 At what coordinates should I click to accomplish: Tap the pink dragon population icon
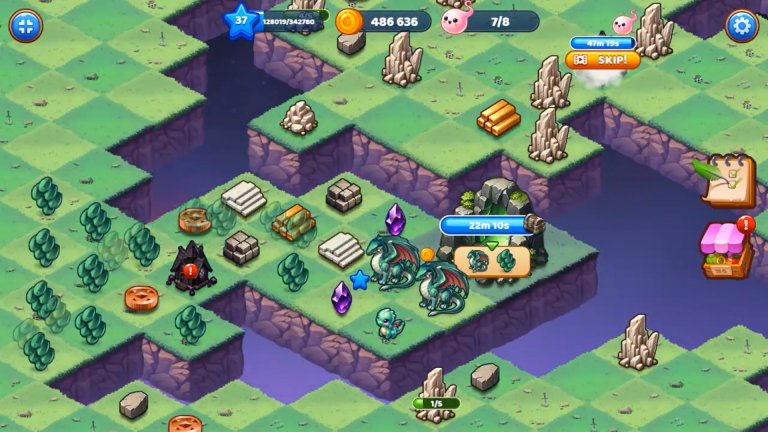(x=455, y=21)
